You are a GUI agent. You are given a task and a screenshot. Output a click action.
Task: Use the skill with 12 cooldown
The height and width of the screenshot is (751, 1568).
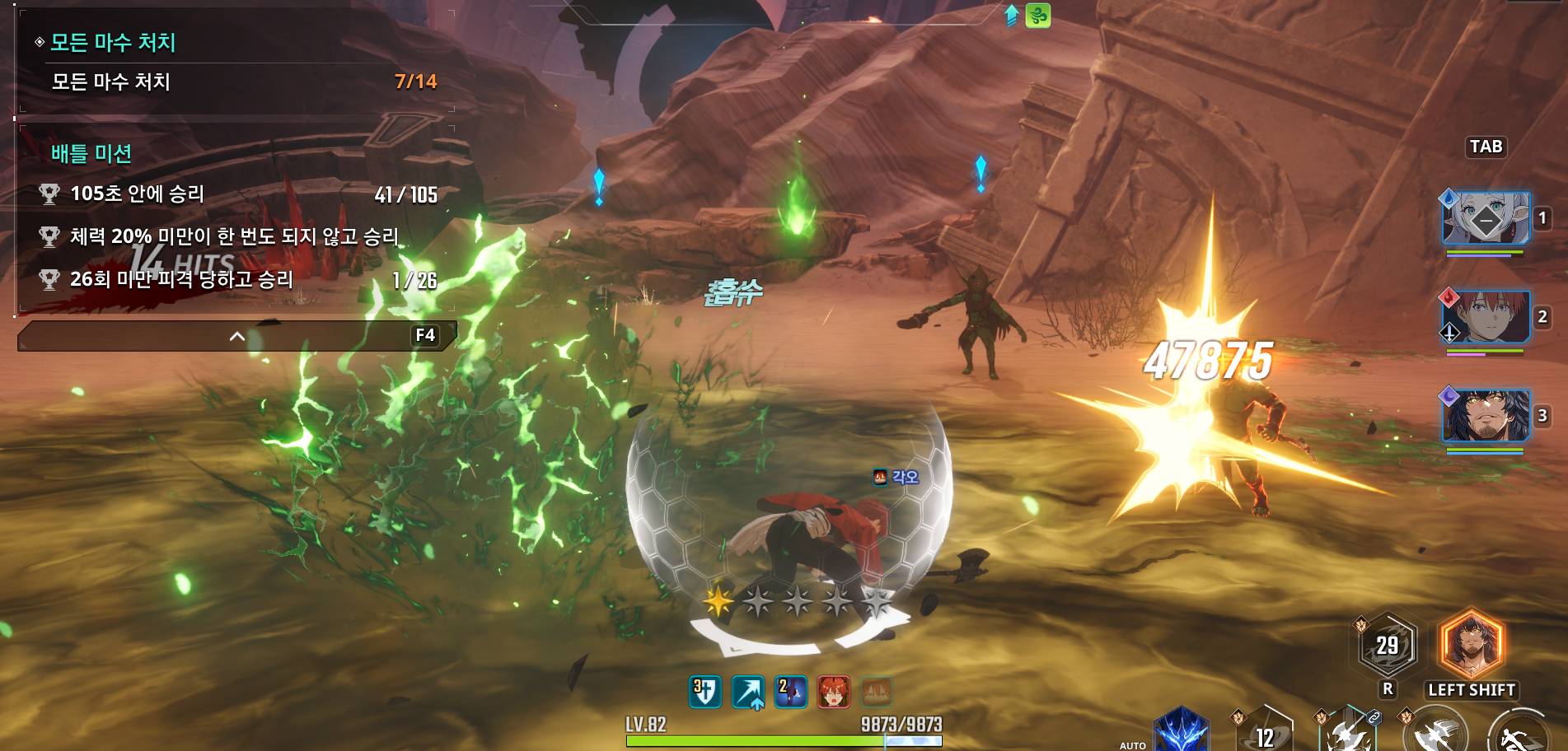point(1264,735)
